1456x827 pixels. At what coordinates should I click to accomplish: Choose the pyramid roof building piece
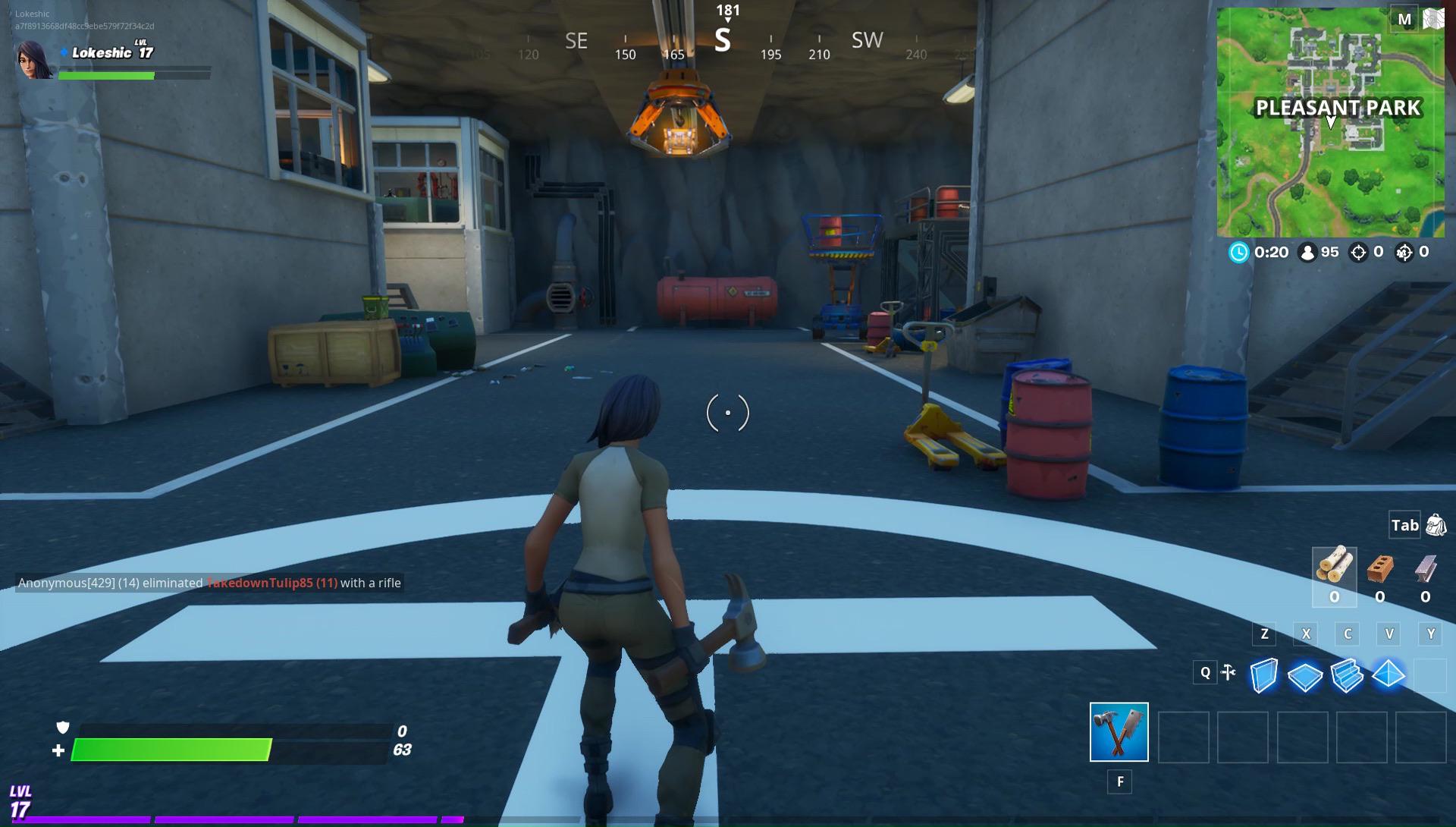click(1389, 674)
